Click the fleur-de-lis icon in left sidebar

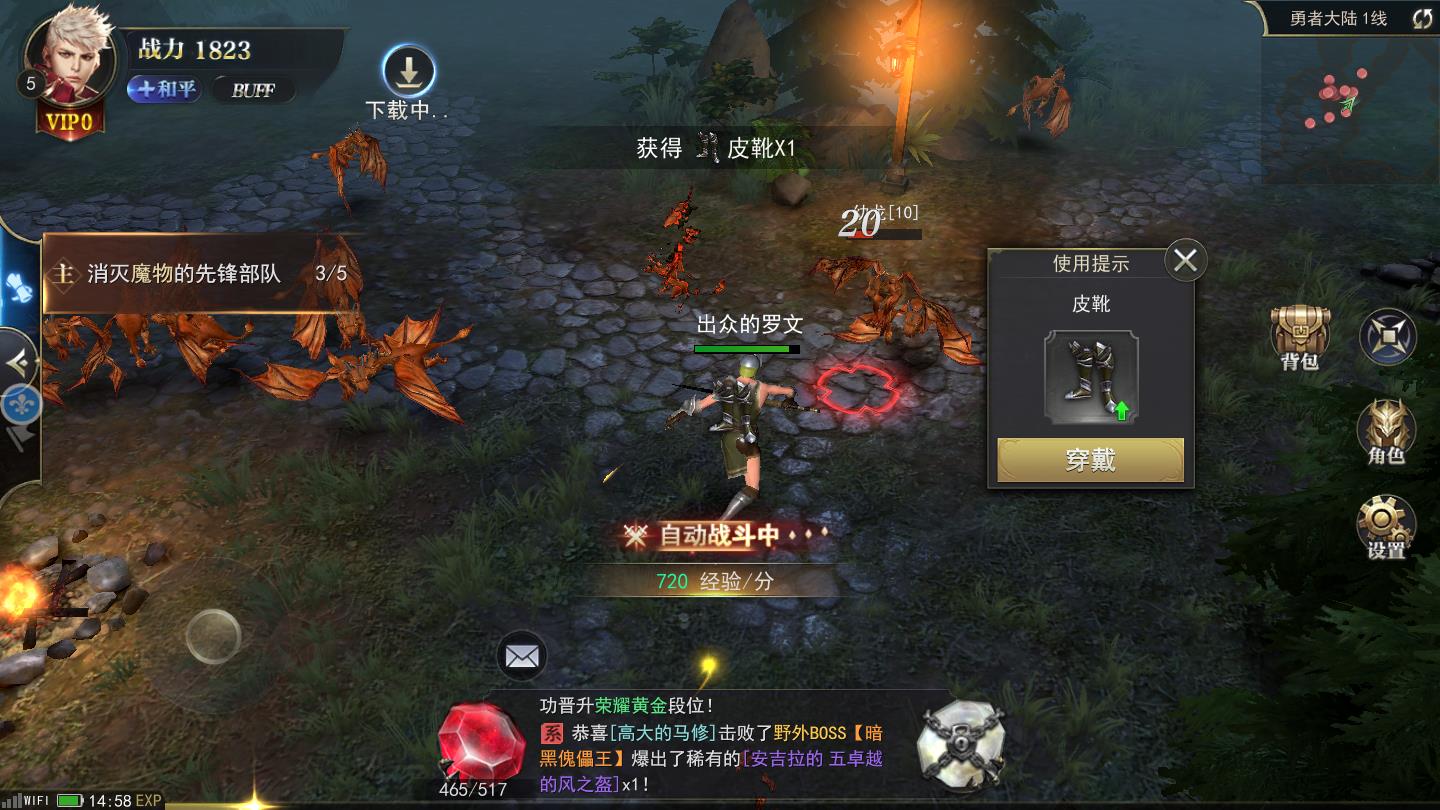click(22, 402)
